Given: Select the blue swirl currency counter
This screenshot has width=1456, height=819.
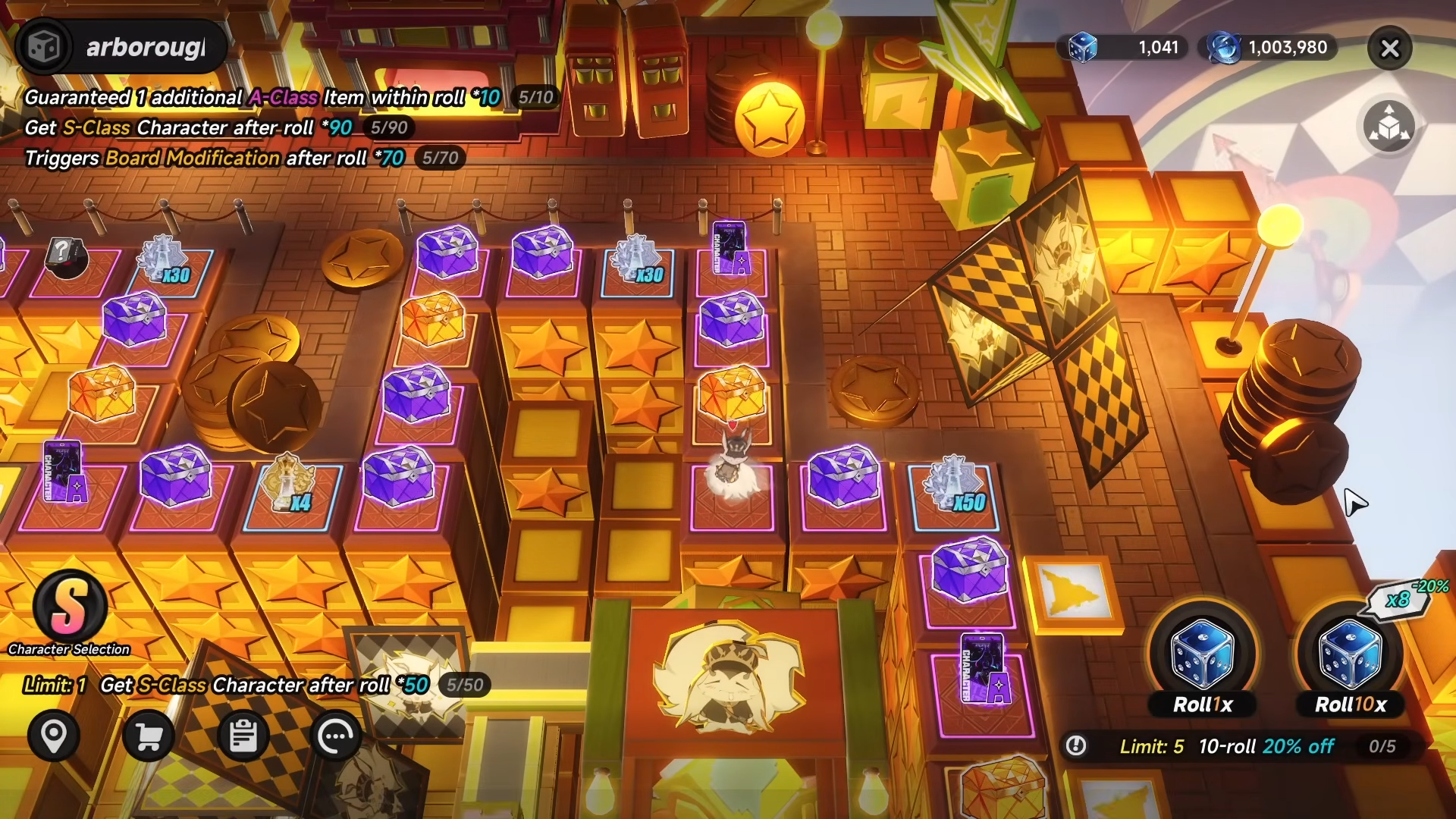Looking at the screenshot, I should pyautogui.click(x=1268, y=47).
